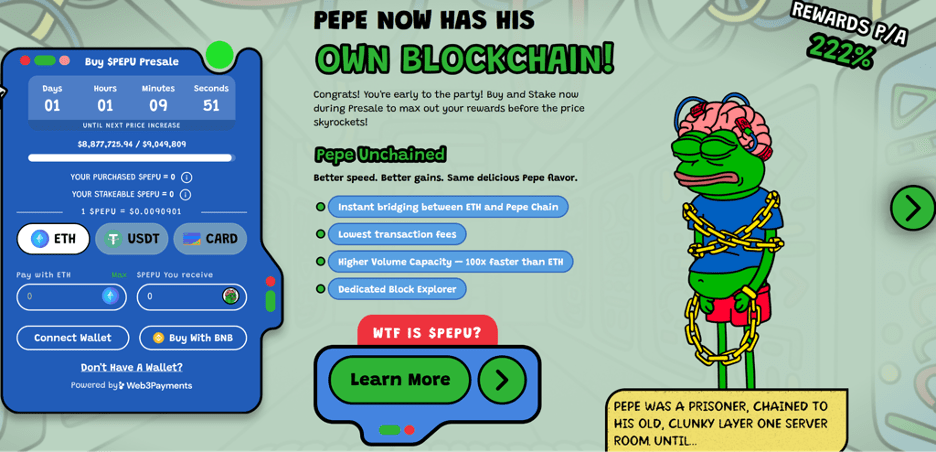The height and width of the screenshot is (452, 936).
Task: Show info for Your Purchased $PEPU
Action: coord(186,177)
